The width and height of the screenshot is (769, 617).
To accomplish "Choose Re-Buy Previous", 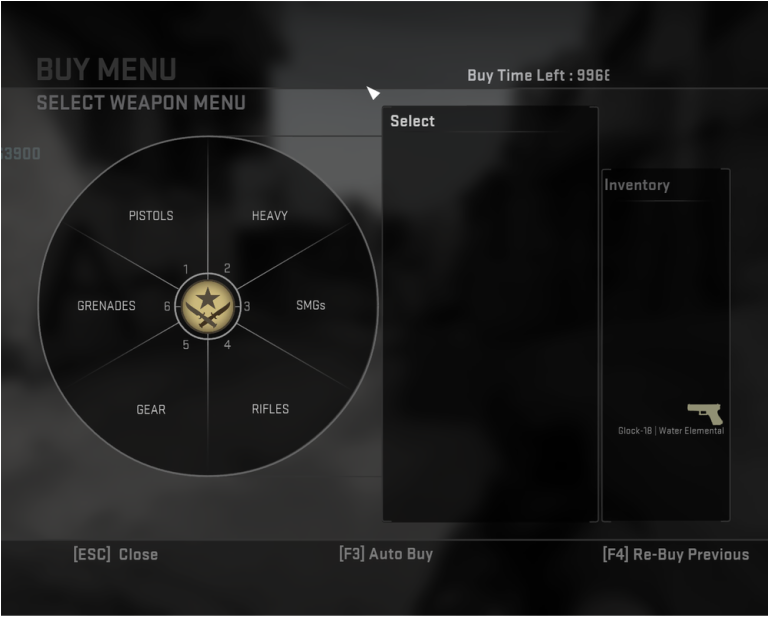I will (x=675, y=554).
